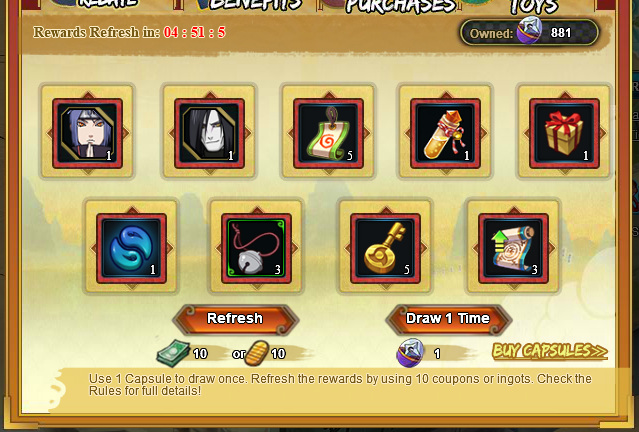Select the long black-haired ninja reward
Viewport: 639px width, 432px height.
209,131
